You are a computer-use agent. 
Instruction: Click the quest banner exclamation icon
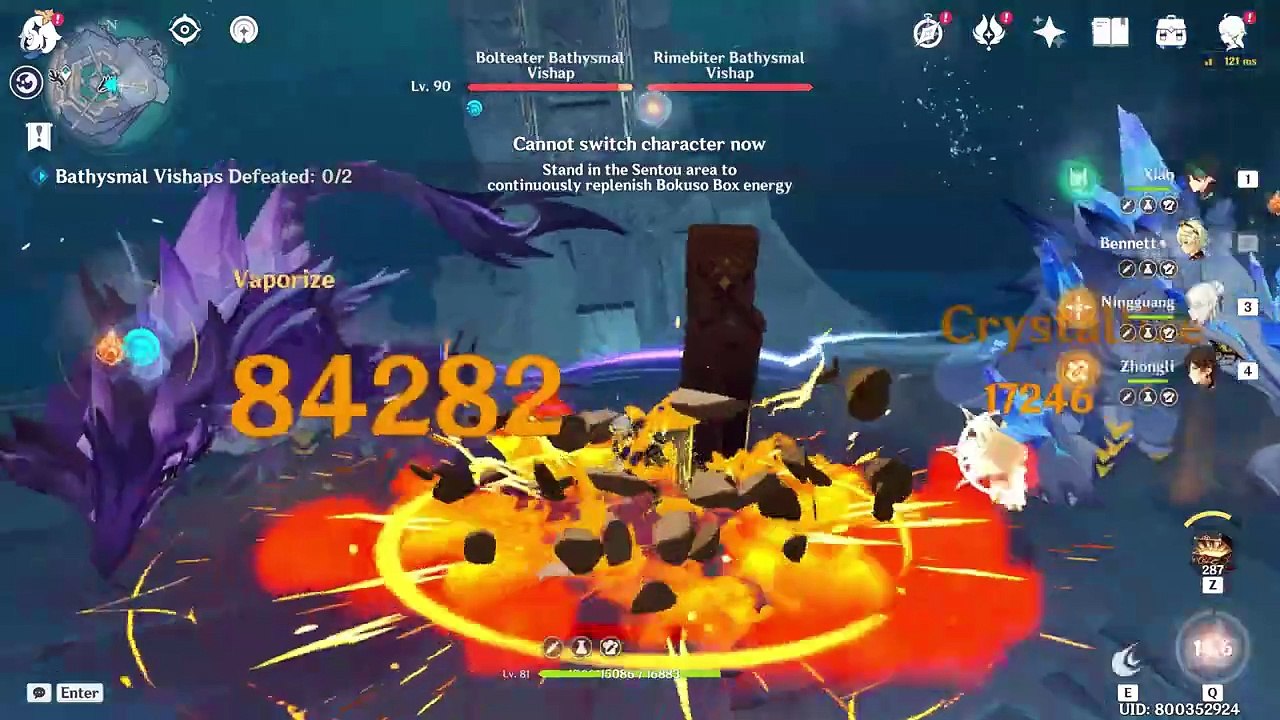39,135
